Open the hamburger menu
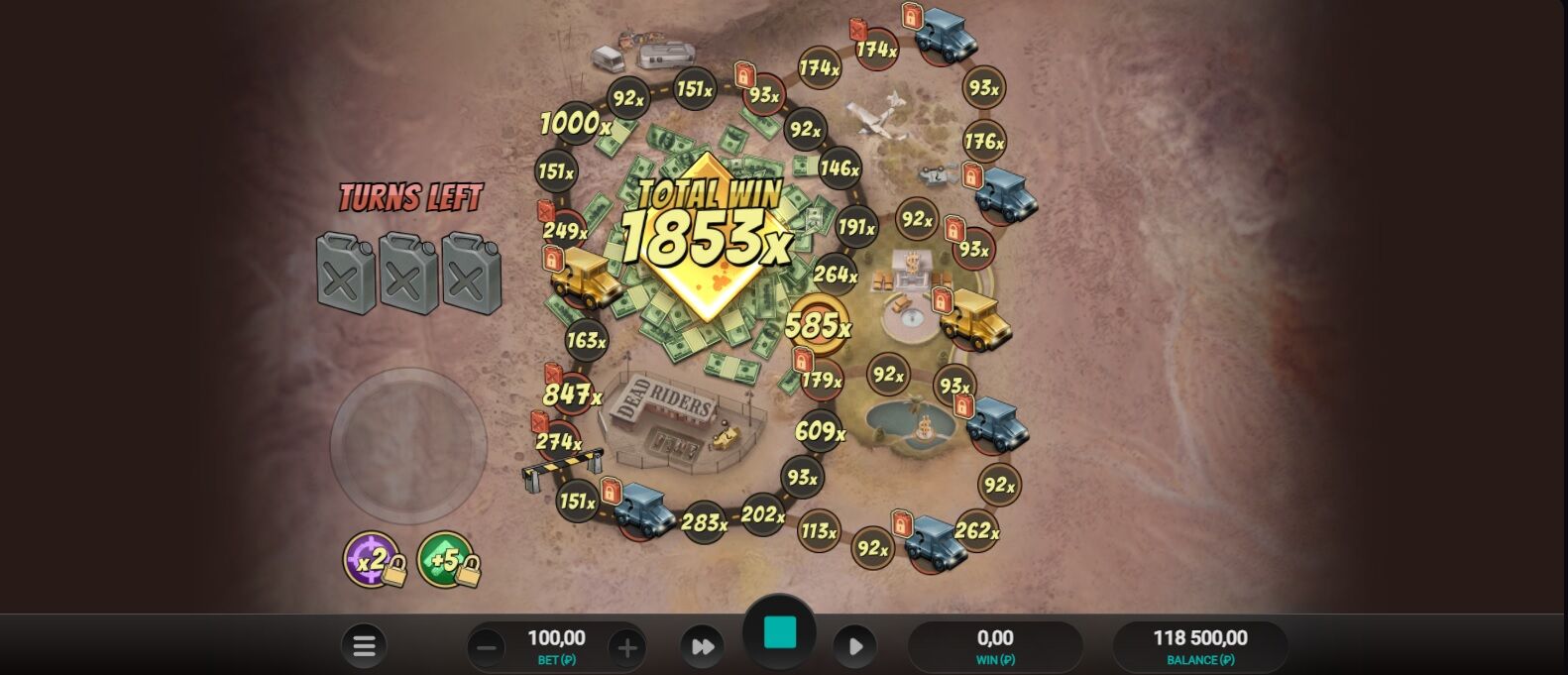The image size is (1568, 675). point(364,646)
